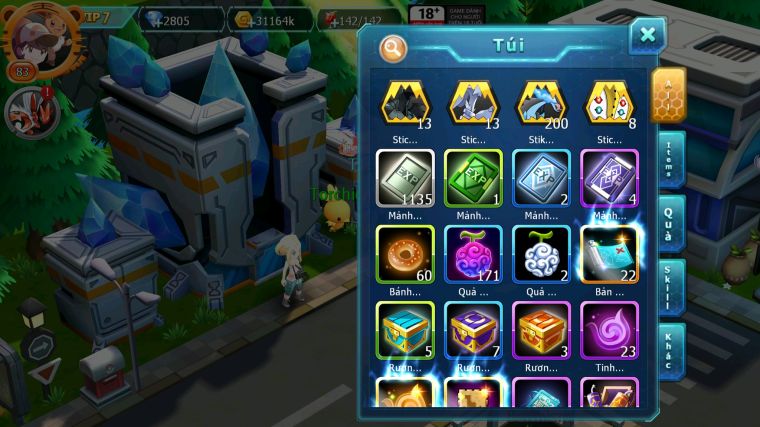Pick the purple devil fruit with 171
This screenshot has height=427, width=760.
tap(473, 254)
